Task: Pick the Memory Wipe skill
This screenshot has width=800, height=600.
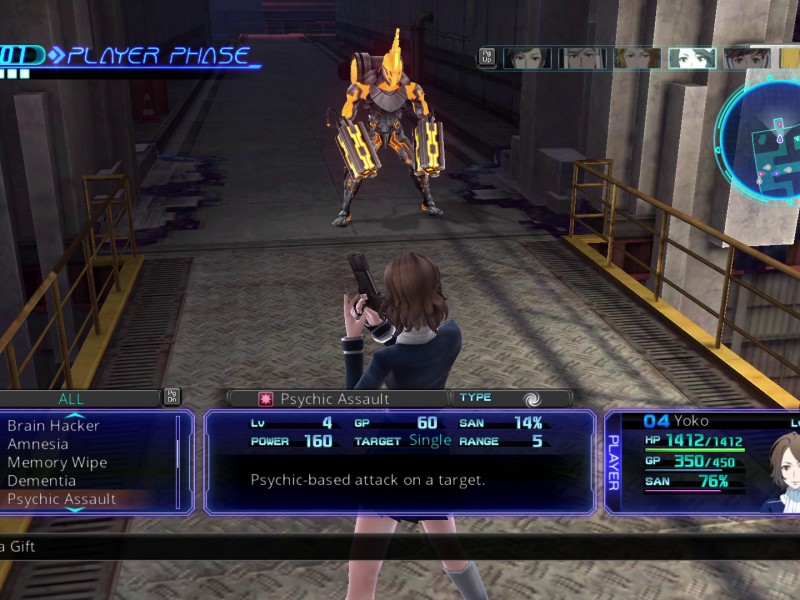Action: (57, 462)
